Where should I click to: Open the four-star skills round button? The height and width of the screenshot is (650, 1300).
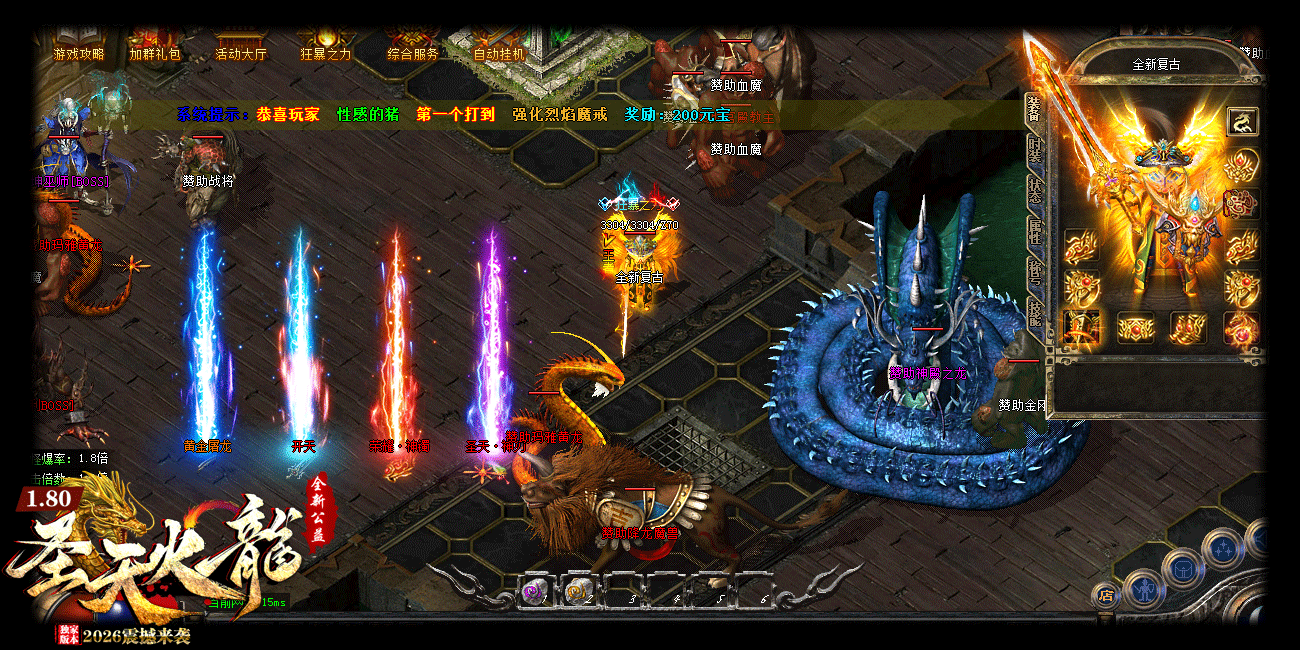pos(1222,547)
